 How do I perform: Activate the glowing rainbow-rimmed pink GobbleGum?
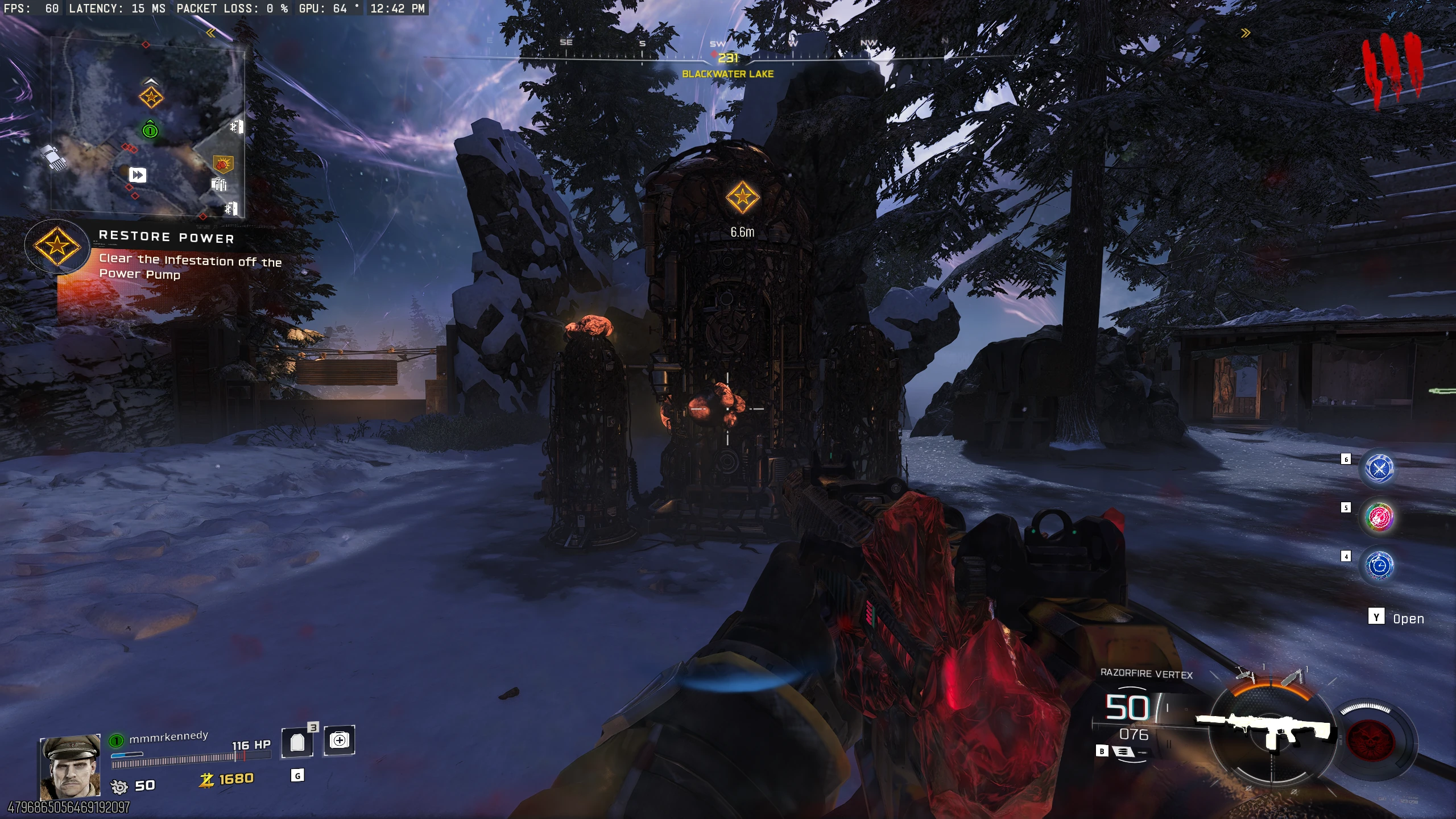1379,517
